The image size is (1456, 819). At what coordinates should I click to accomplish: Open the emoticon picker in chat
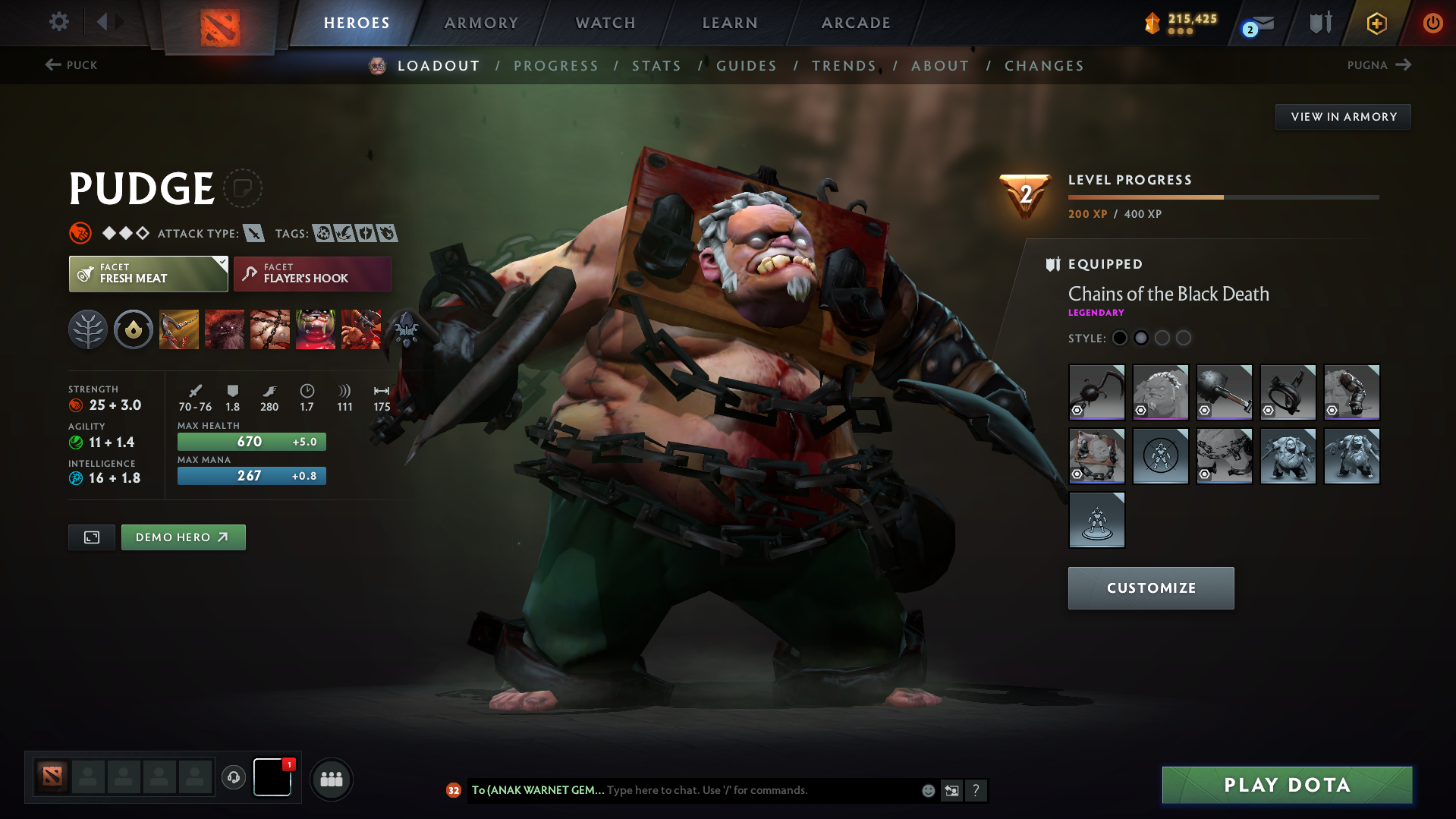pyautogui.click(x=927, y=790)
